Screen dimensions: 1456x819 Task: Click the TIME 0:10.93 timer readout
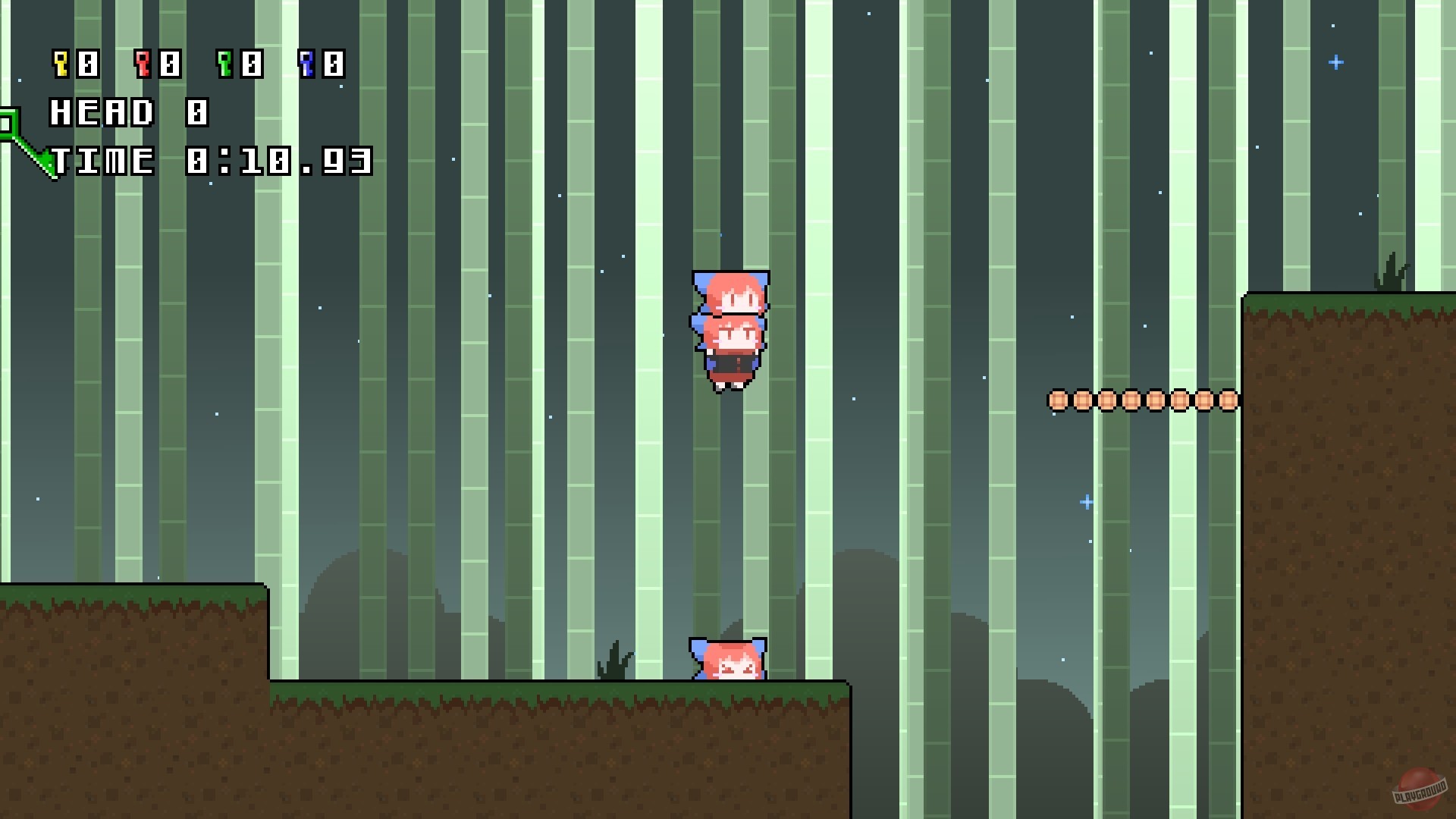212,161
